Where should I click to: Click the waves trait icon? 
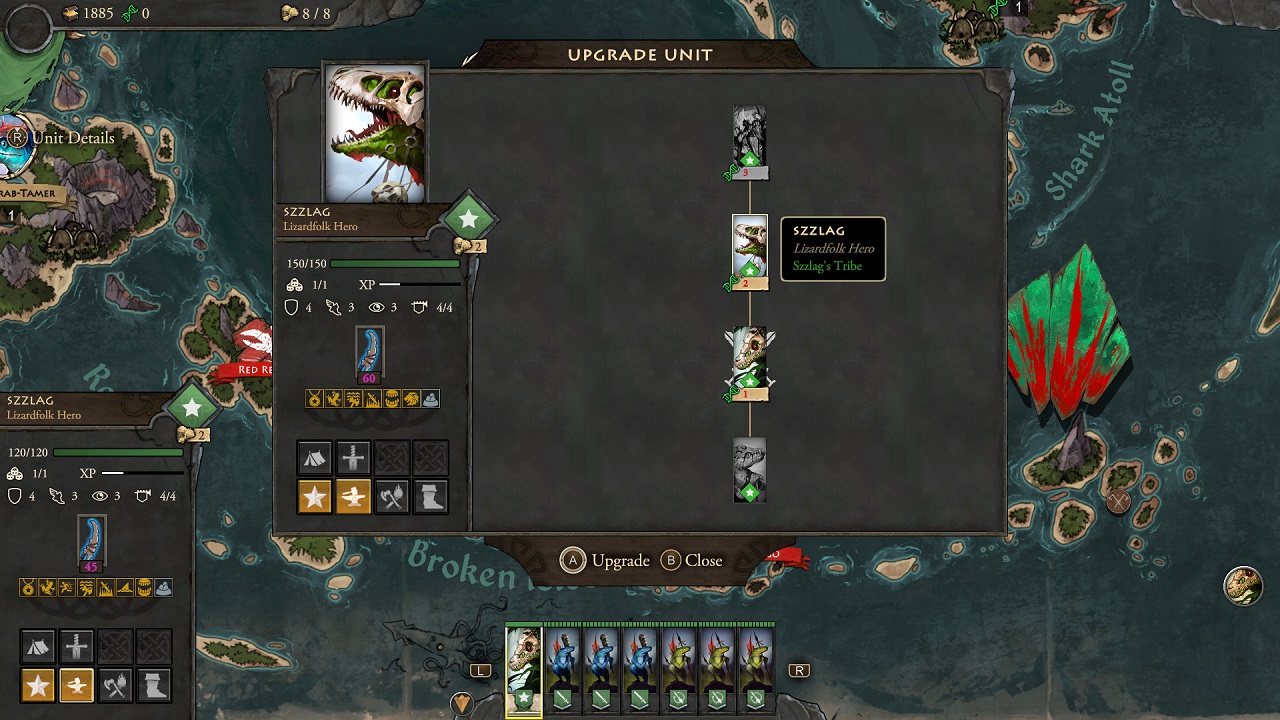point(353,398)
